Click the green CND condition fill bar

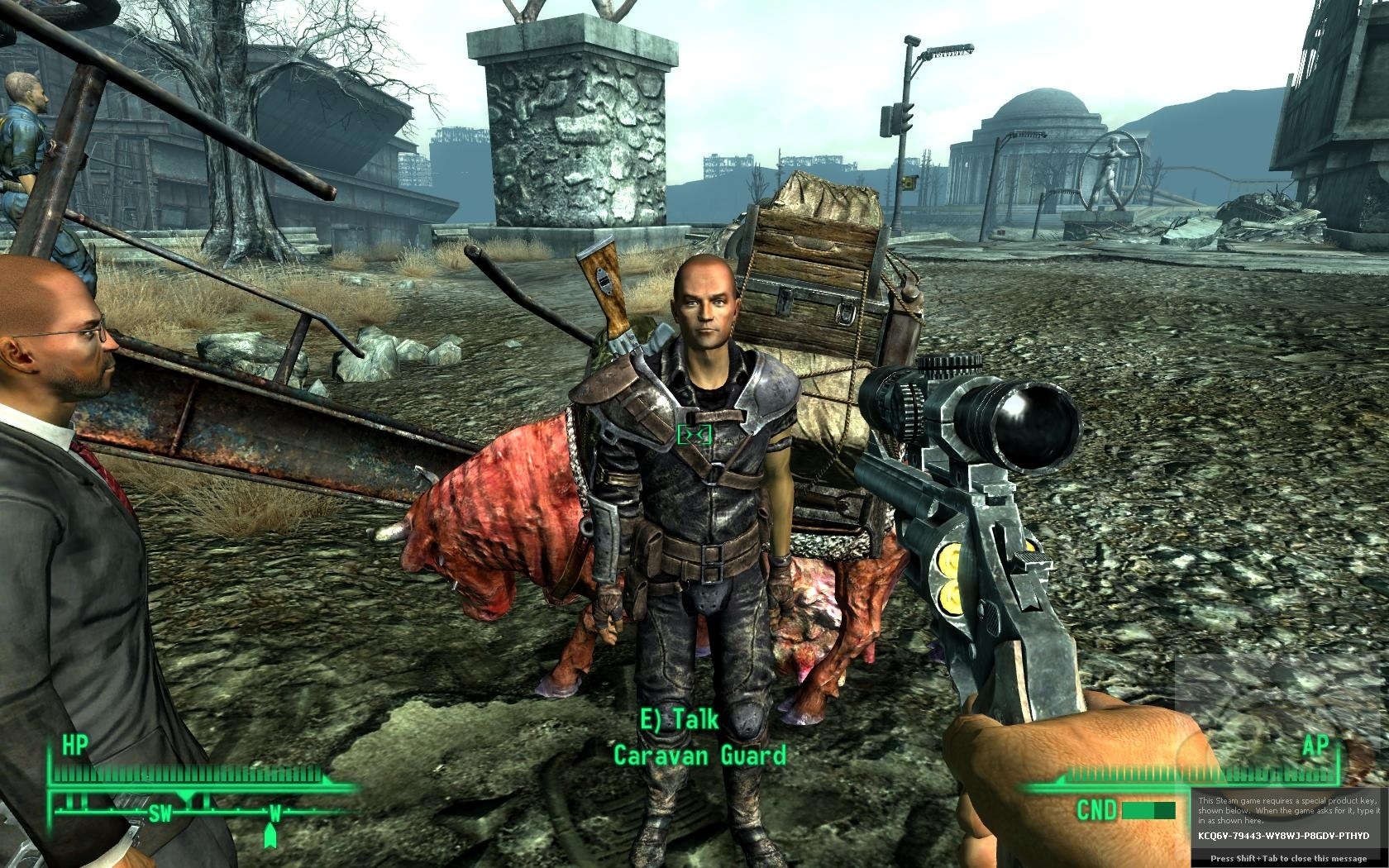(1138, 810)
